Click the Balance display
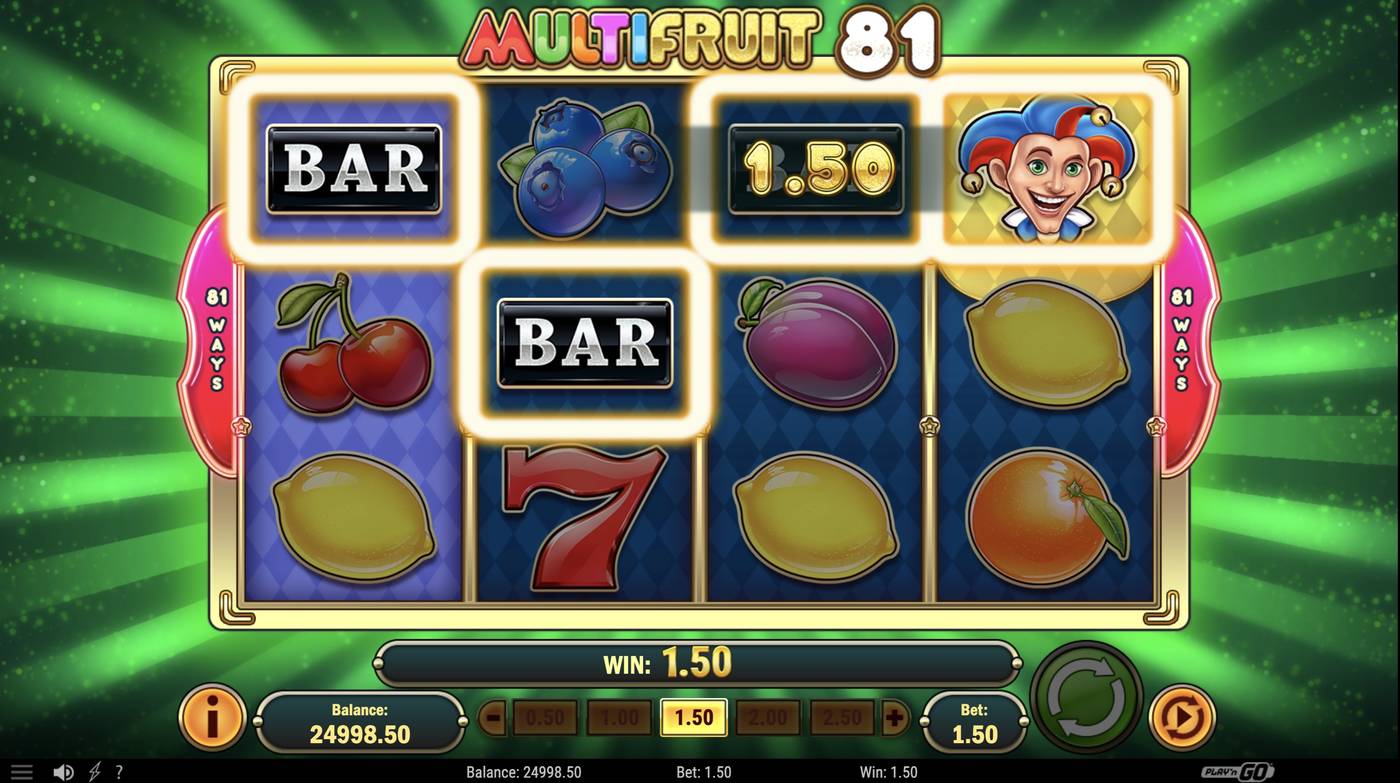This screenshot has height=783, width=1400. pos(360,717)
